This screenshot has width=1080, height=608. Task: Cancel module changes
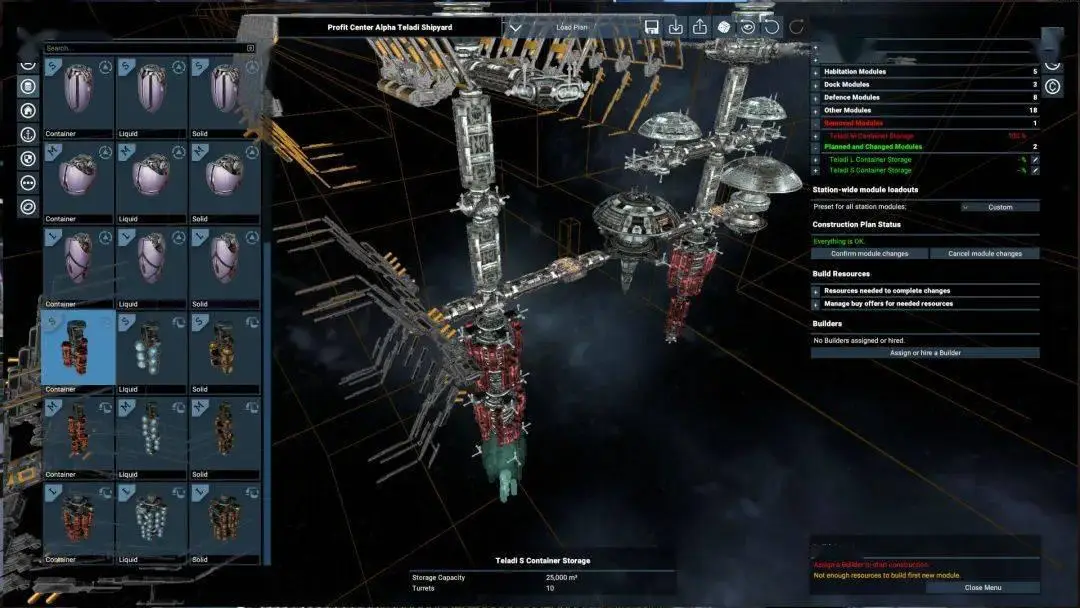[984, 254]
